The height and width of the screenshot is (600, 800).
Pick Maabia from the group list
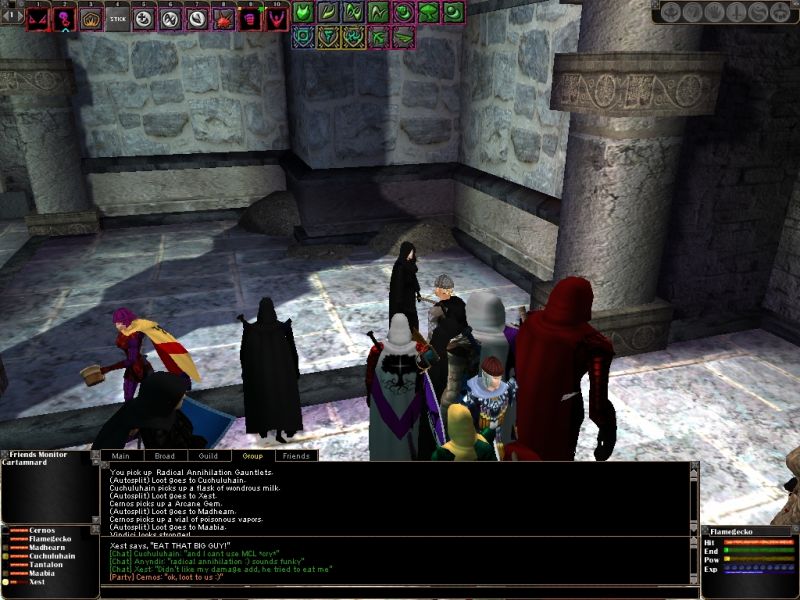click(x=42, y=573)
